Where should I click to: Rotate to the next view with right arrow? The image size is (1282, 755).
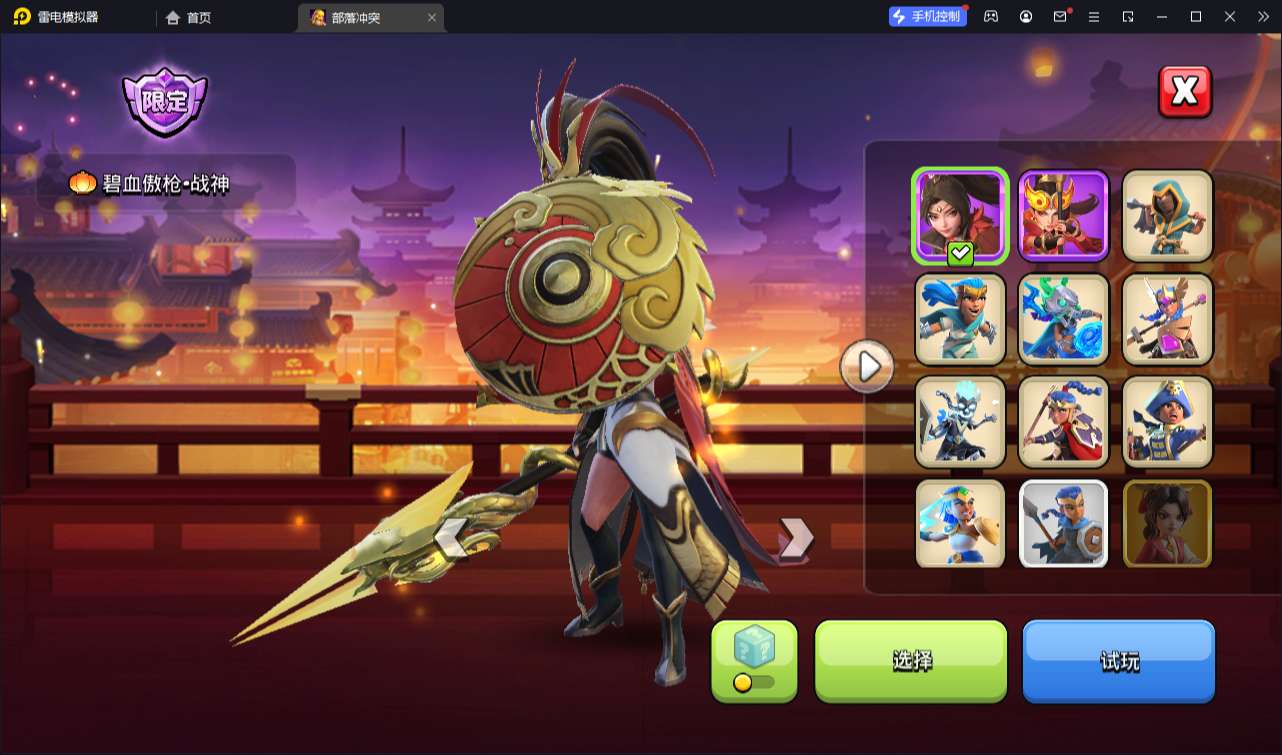(795, 538)
